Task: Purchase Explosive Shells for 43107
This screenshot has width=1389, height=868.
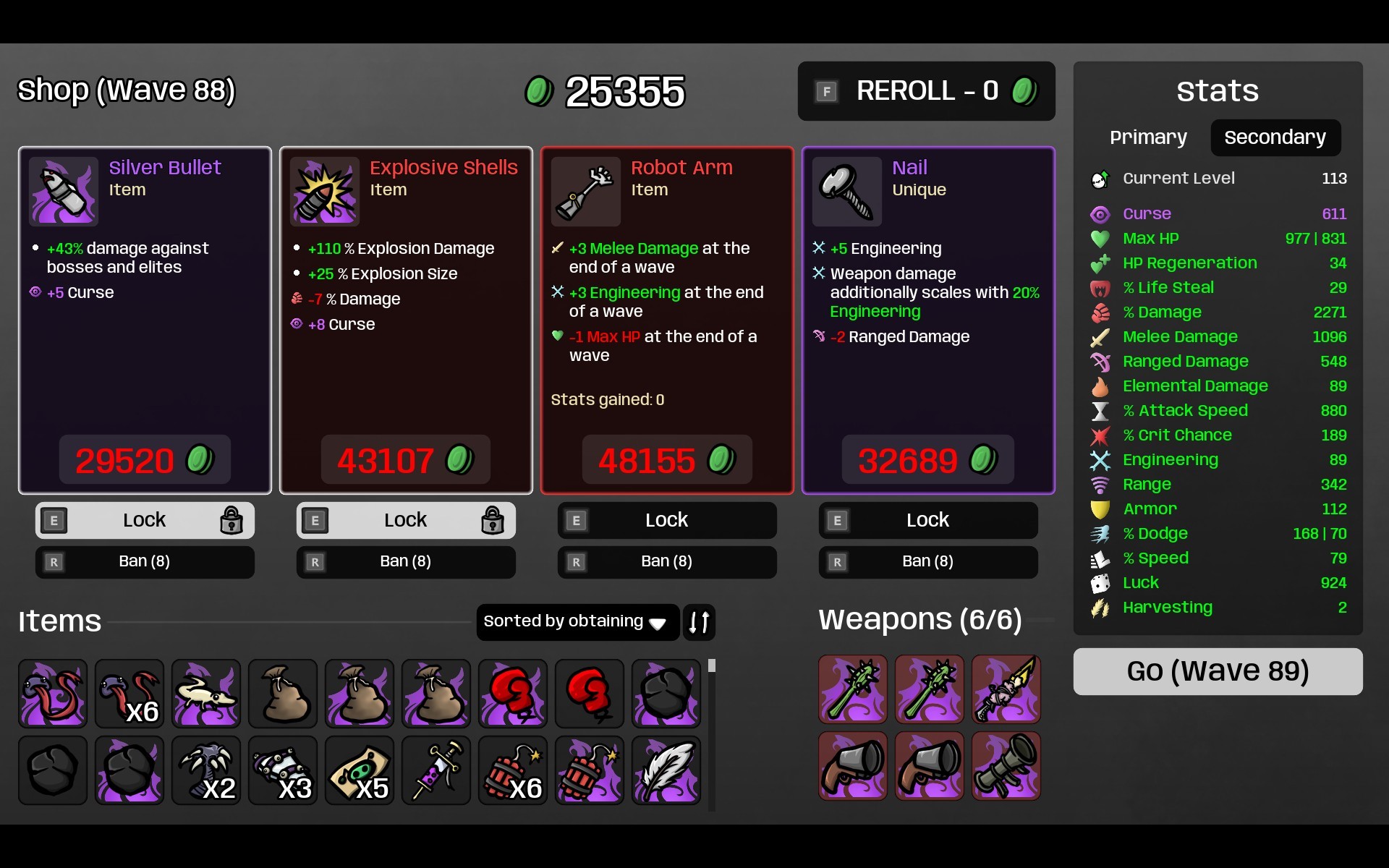Action: coord(405,460)
